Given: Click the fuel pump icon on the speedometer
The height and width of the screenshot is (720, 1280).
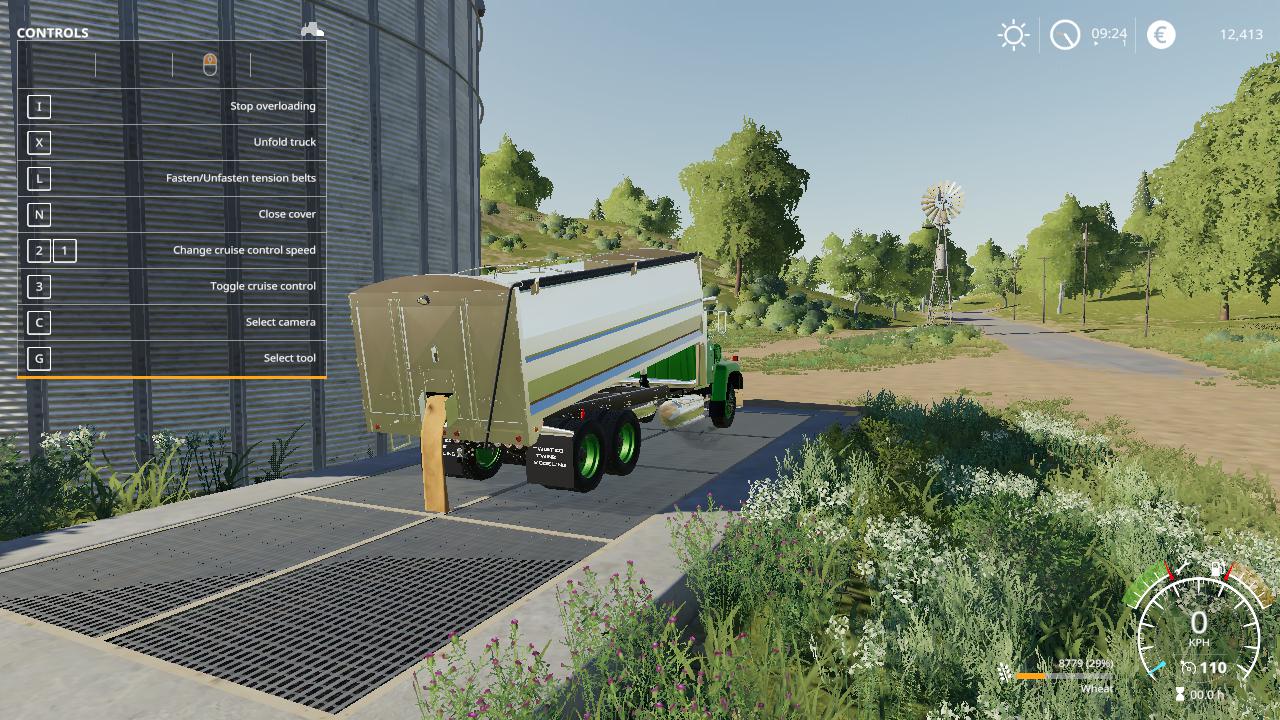Looking at the screenshot, I should click(x=1217, y=570).
